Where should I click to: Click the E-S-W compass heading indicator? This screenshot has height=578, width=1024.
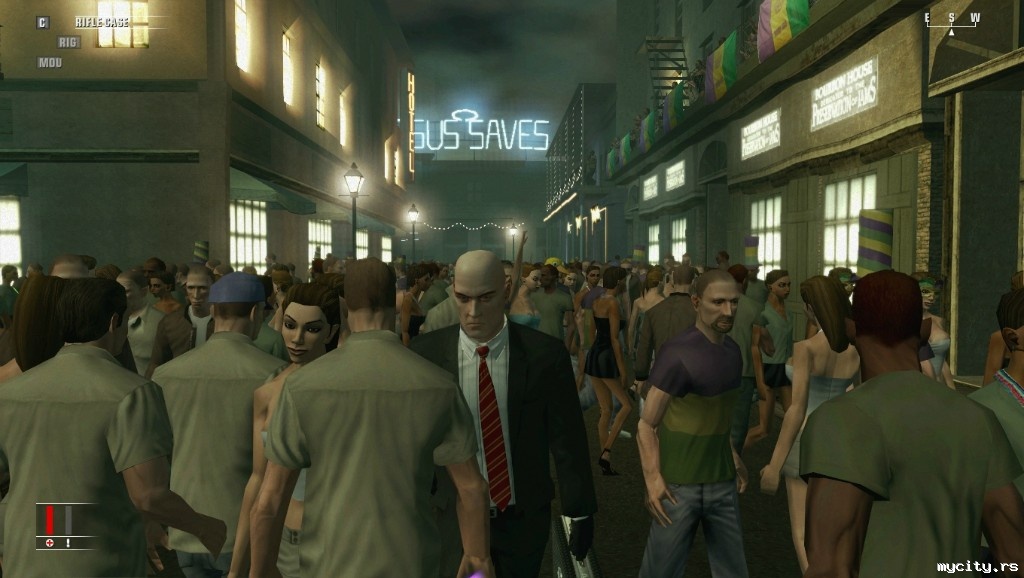951,20
